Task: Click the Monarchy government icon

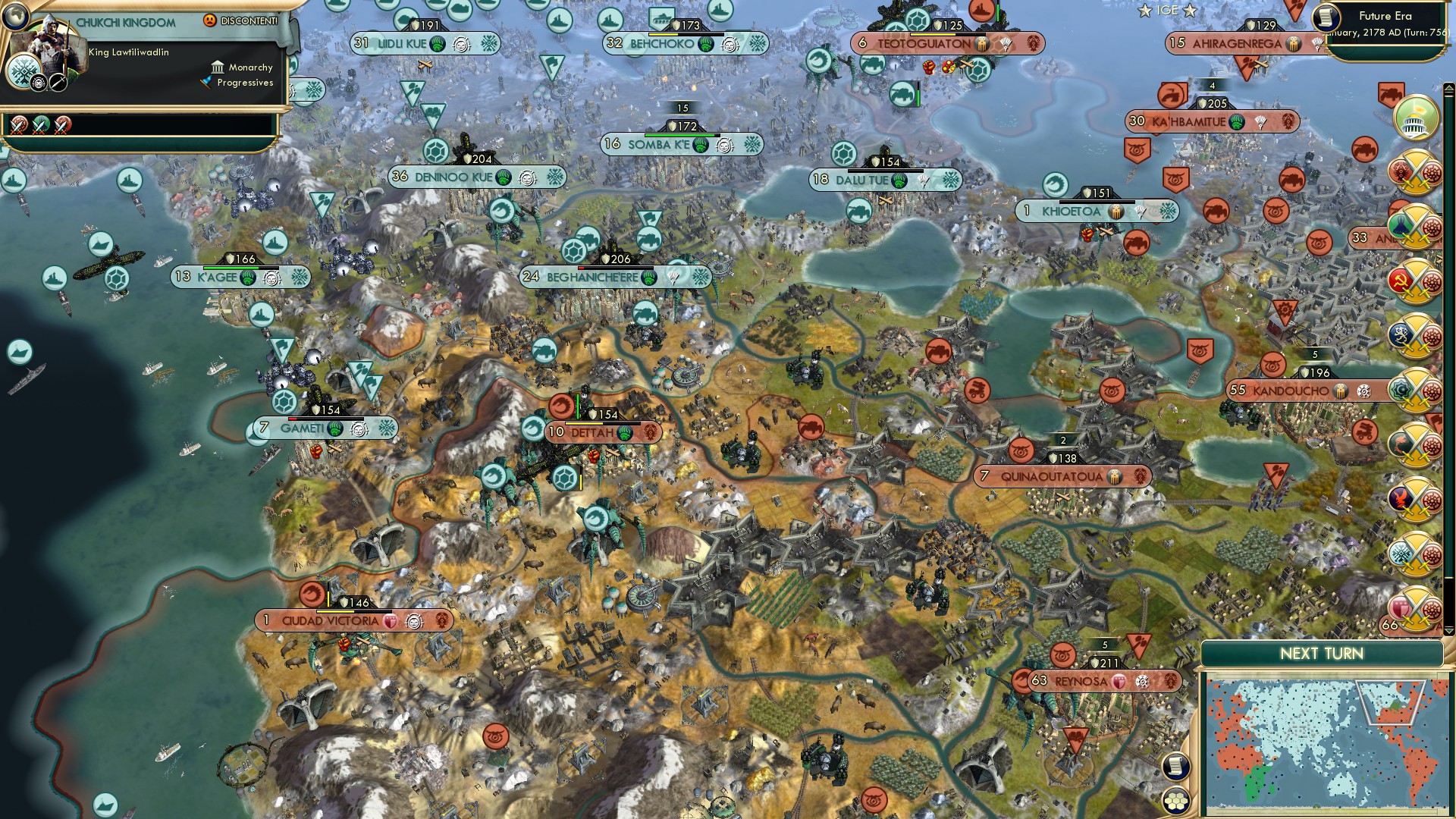Action: [x=218, y=67]
